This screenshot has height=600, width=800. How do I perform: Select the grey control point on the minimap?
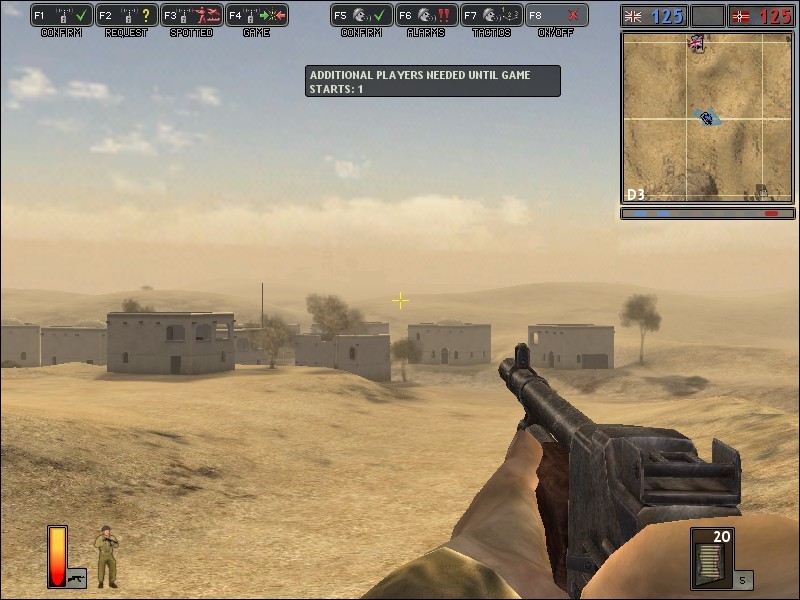[762, 190]
